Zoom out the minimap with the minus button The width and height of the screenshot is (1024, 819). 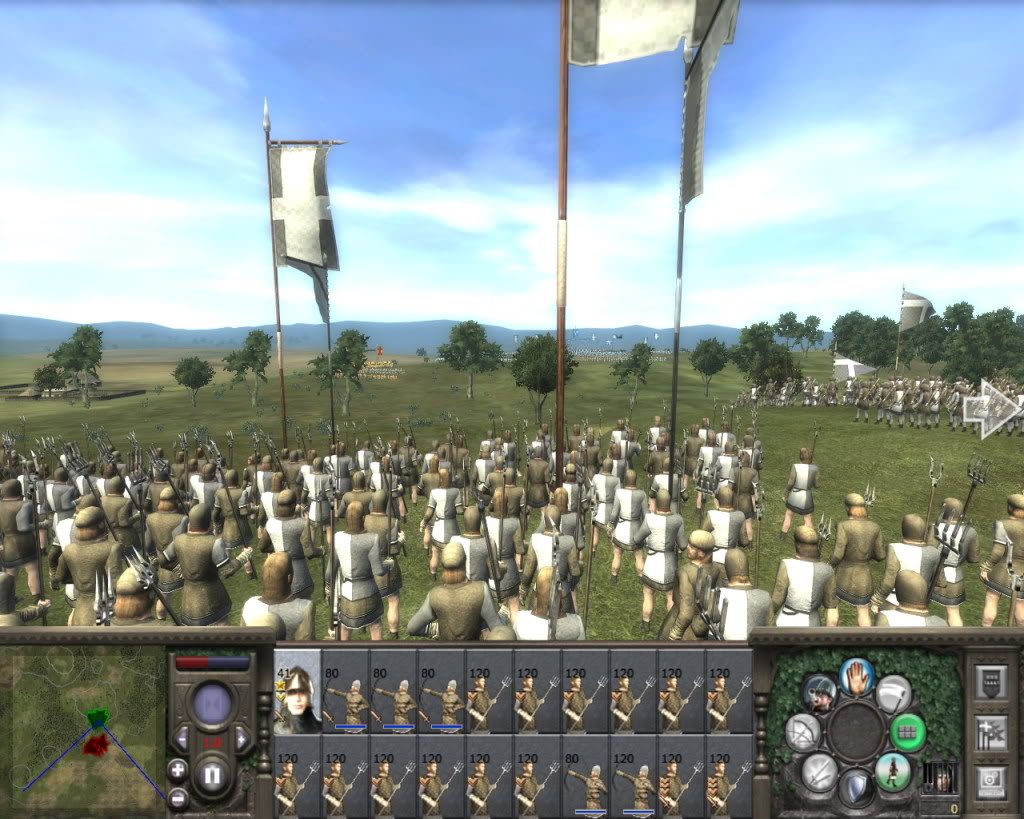[x=177, y=797]
